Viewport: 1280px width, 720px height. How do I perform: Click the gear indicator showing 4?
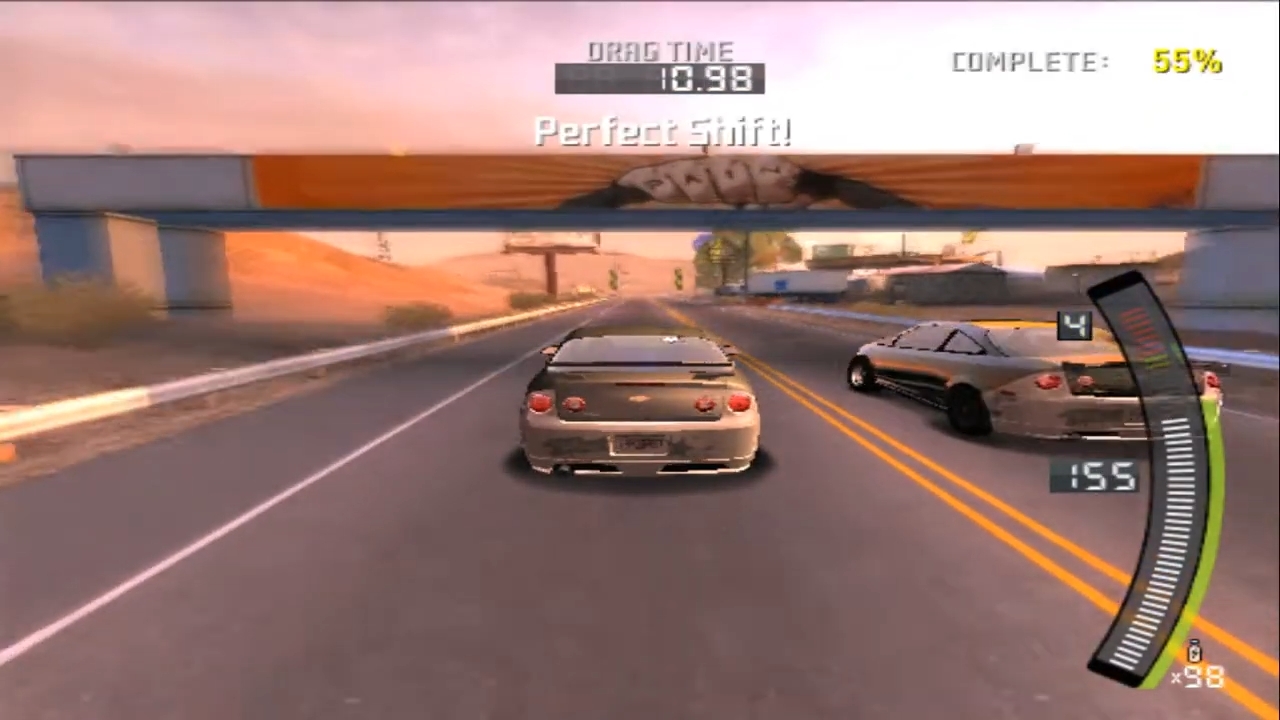1073,325
